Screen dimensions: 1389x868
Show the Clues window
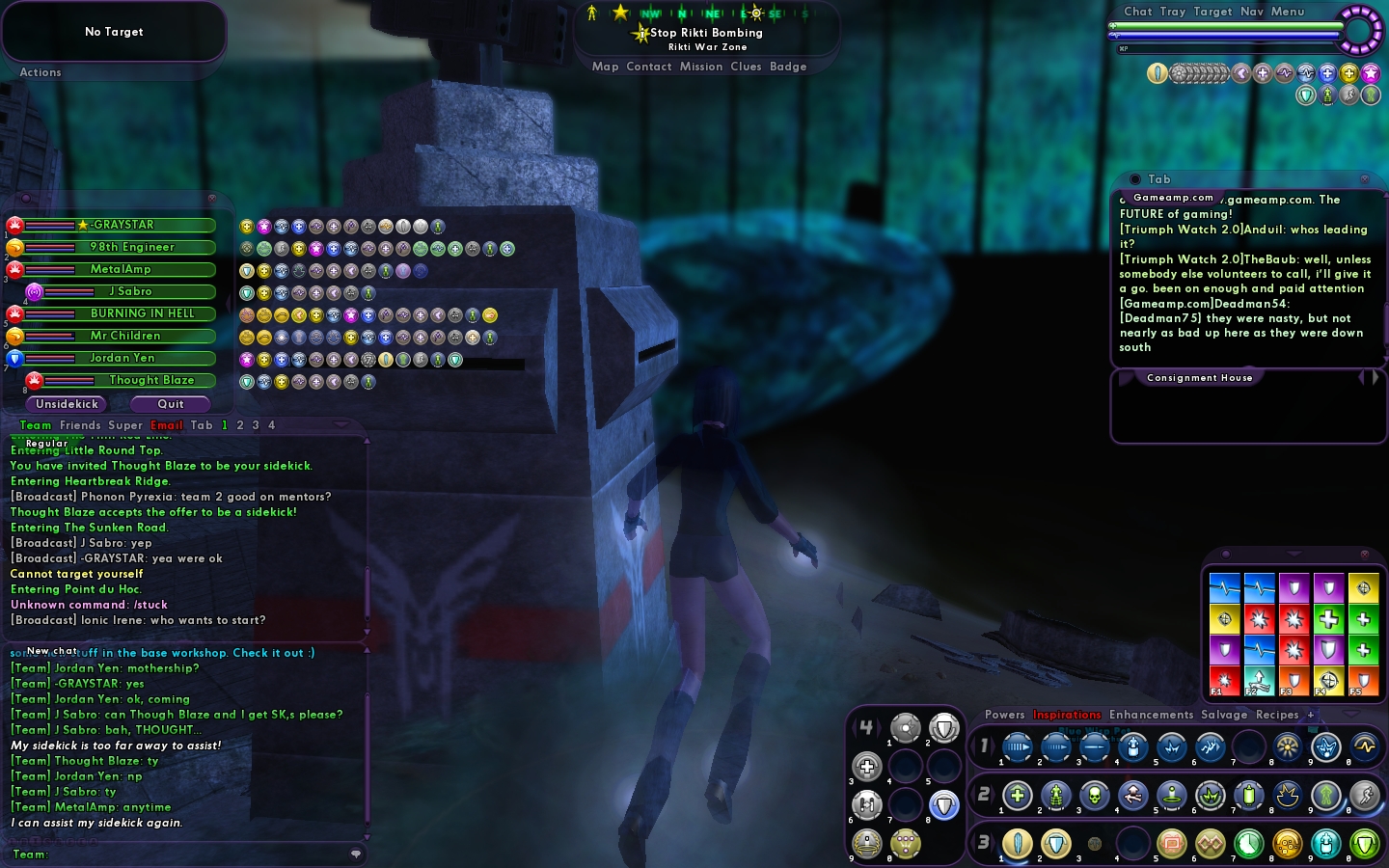point(746,67)
